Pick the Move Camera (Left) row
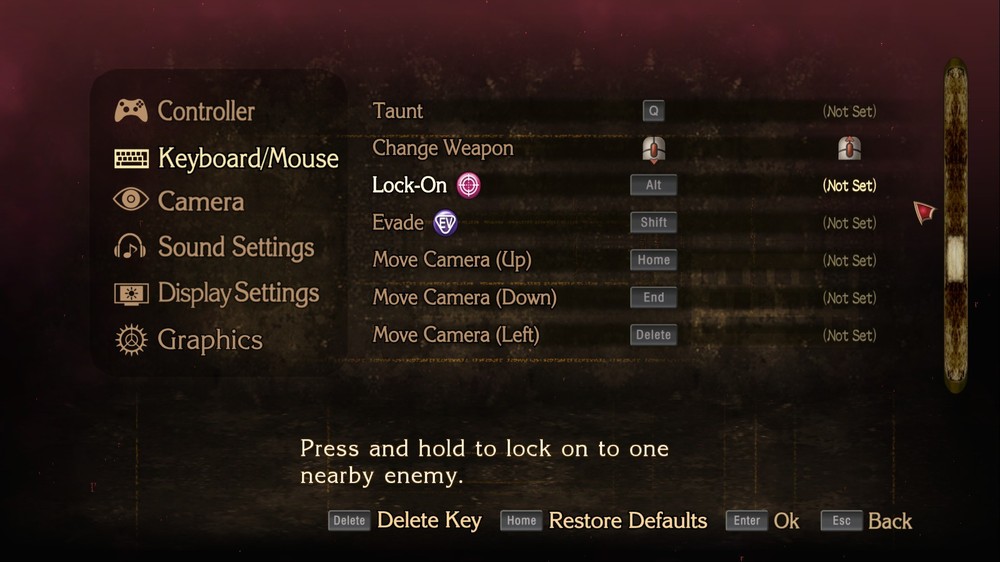Screen dimensions: 1000x562 [x=456, y=335]
